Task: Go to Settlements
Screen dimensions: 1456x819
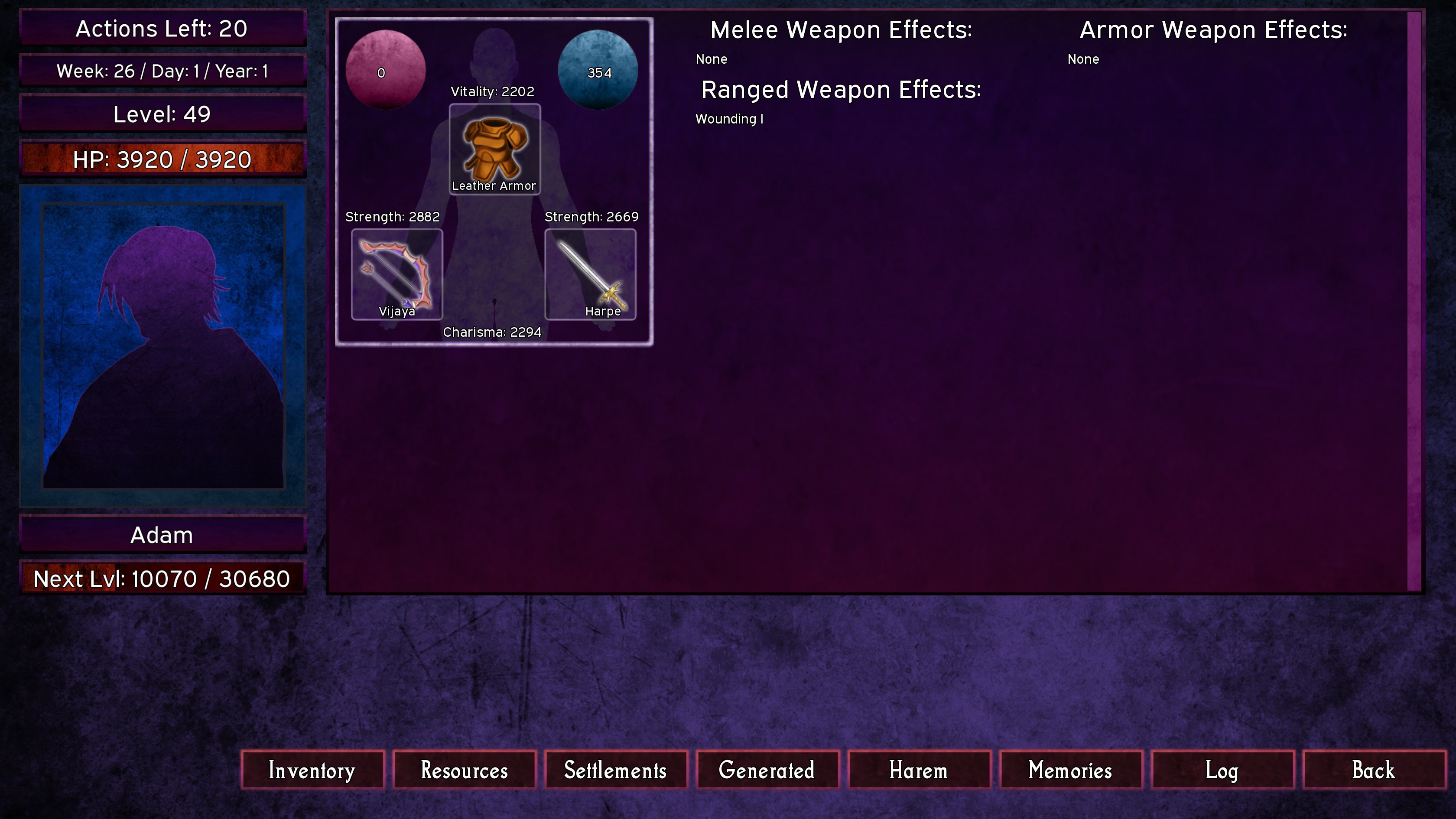Action: click(615, 770)
